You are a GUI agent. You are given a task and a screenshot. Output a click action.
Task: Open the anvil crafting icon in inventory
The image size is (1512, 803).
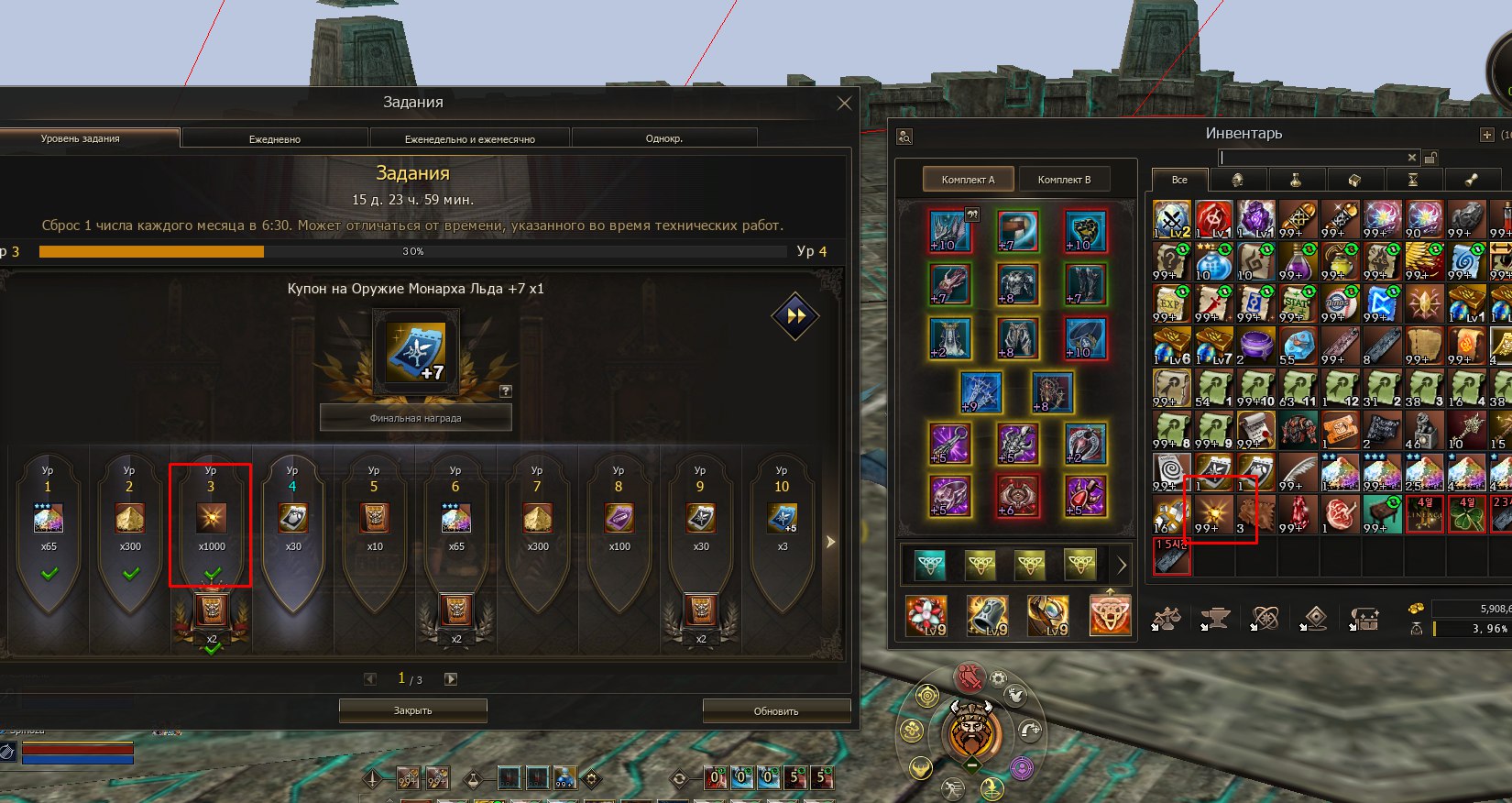pyautogui.click(x=1216, y=619)
